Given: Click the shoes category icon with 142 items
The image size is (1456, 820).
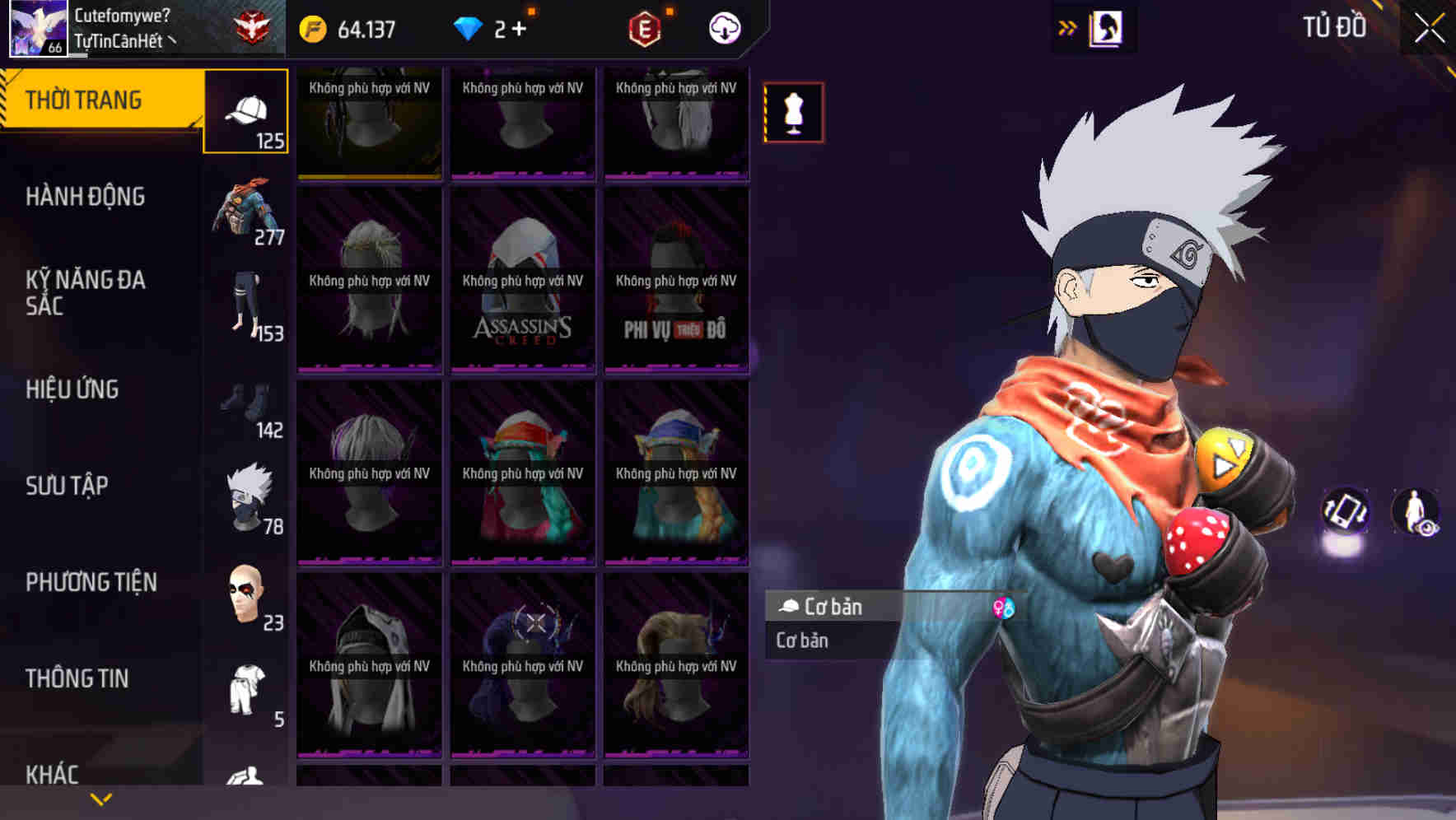Looking at the screenshot, I should [x=247, y=403].
